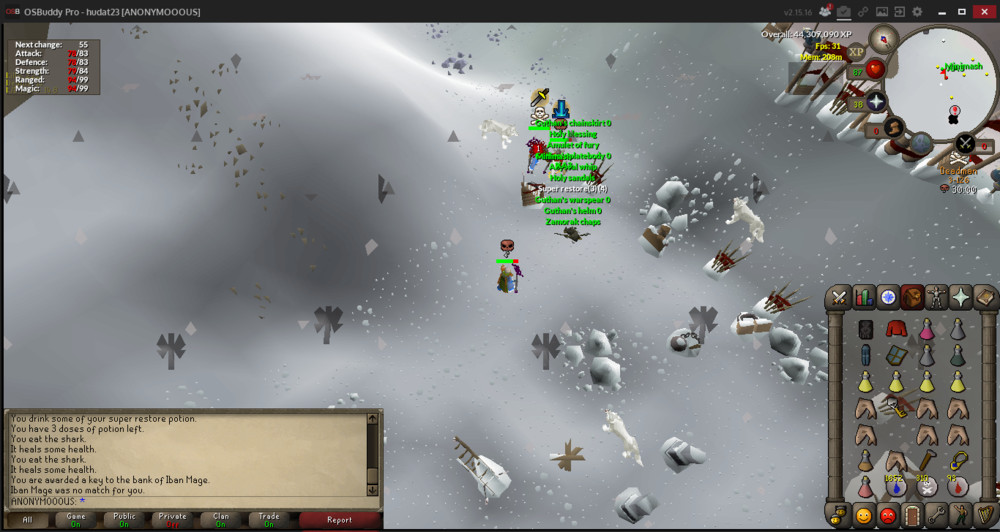
Task: Toggle the Private chat filter
Action: (172, 519)
